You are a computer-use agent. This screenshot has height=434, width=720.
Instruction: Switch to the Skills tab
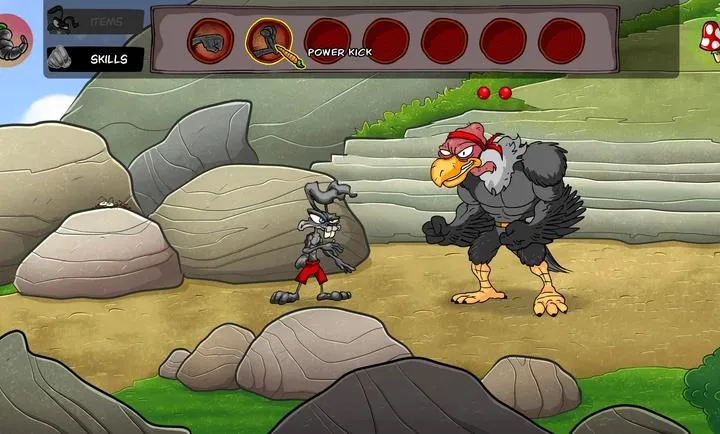(95, 59)
